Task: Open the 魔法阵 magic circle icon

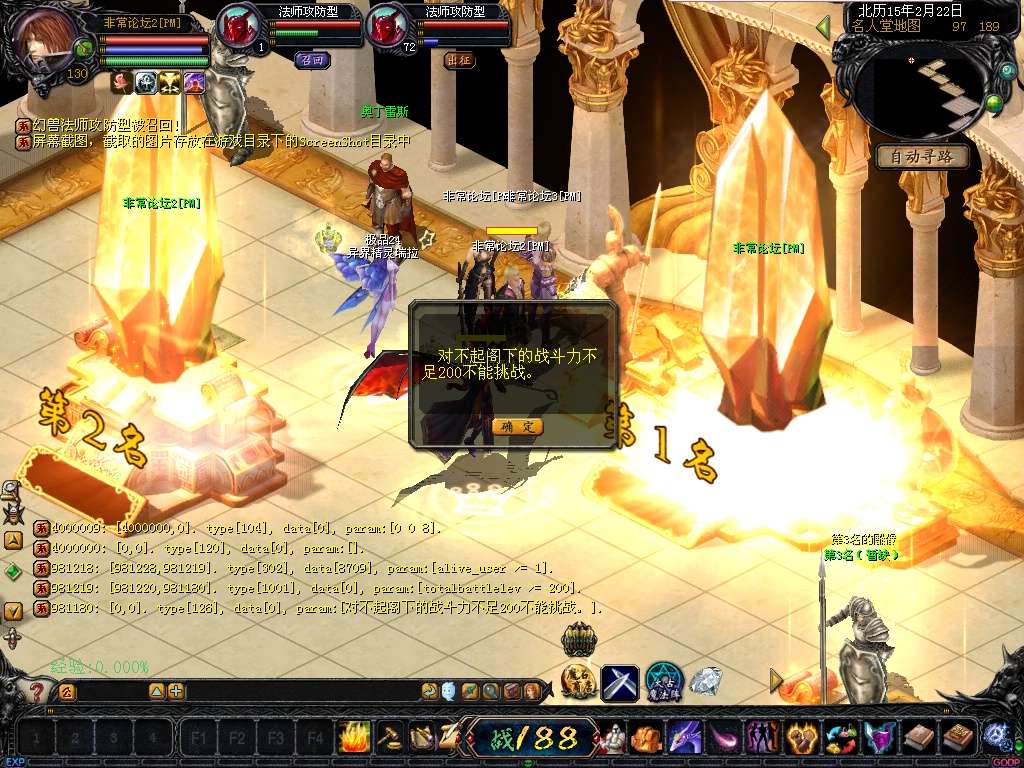Action: [663, 681]
